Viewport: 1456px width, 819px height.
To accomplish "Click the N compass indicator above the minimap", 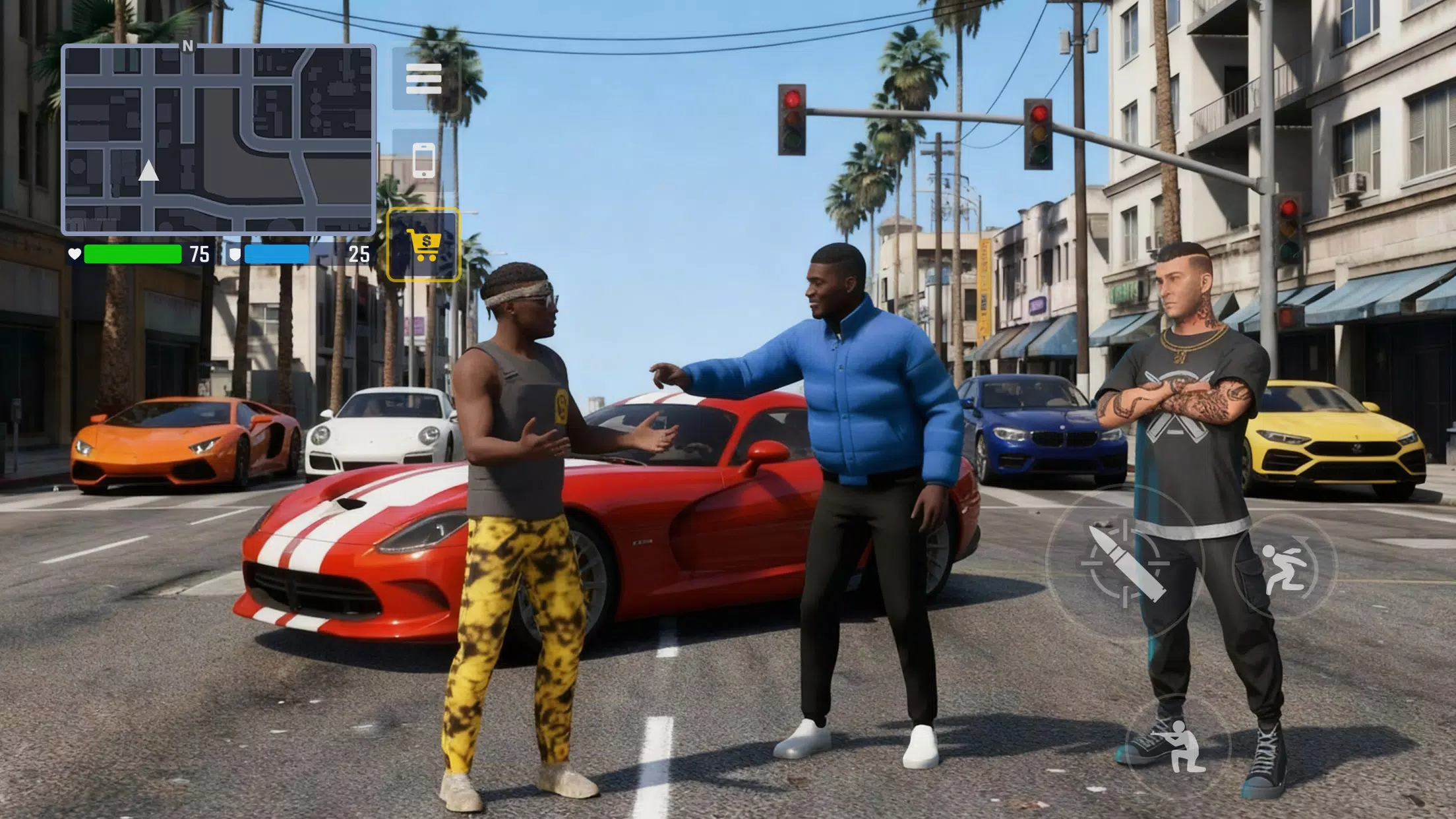I will pos(187,46).
